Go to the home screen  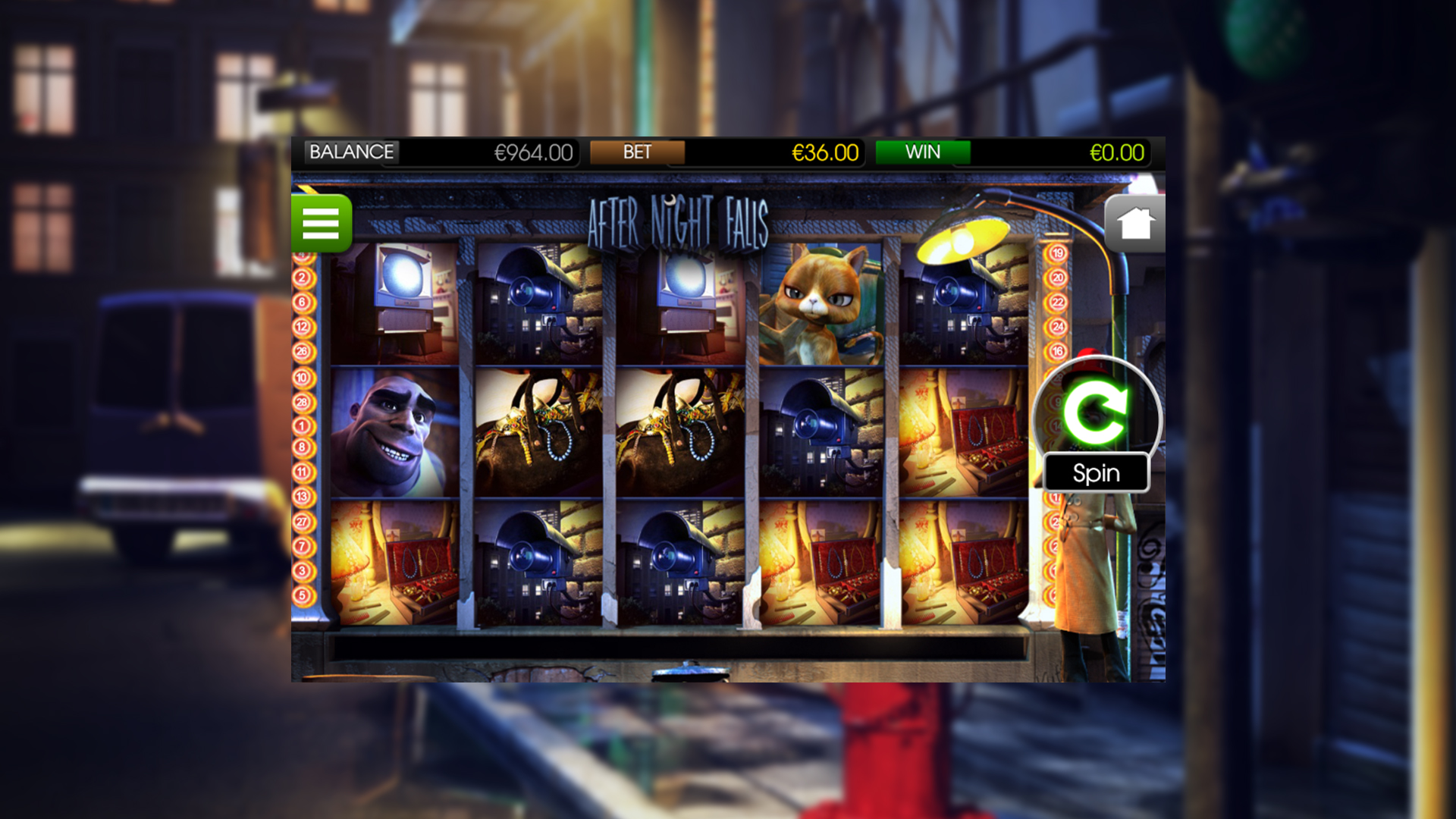(x=1134, y=224)
